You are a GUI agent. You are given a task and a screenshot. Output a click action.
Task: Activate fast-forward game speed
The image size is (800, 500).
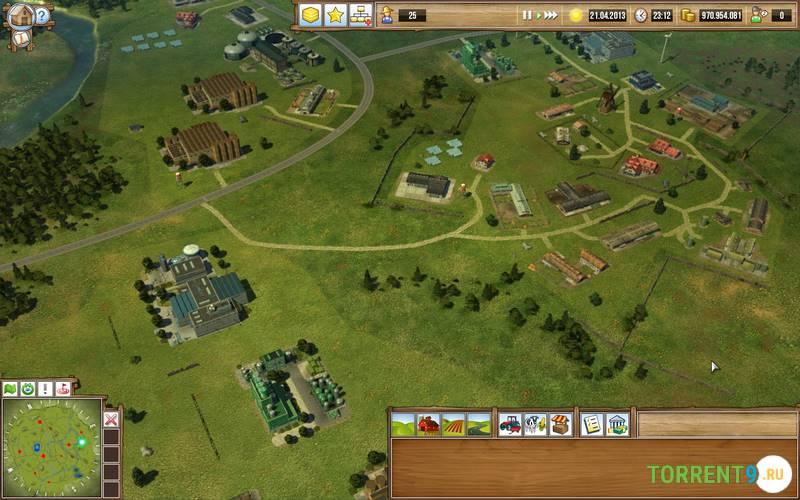[x=551, y=15]
